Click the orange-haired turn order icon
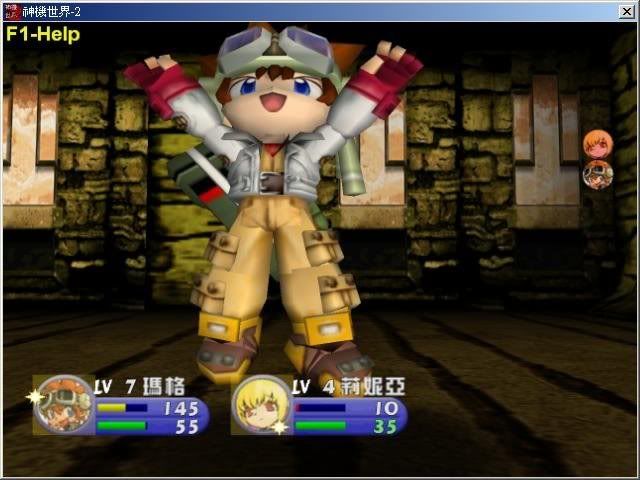The height and width of the screenshot is (480, 640). click(597, 145)
